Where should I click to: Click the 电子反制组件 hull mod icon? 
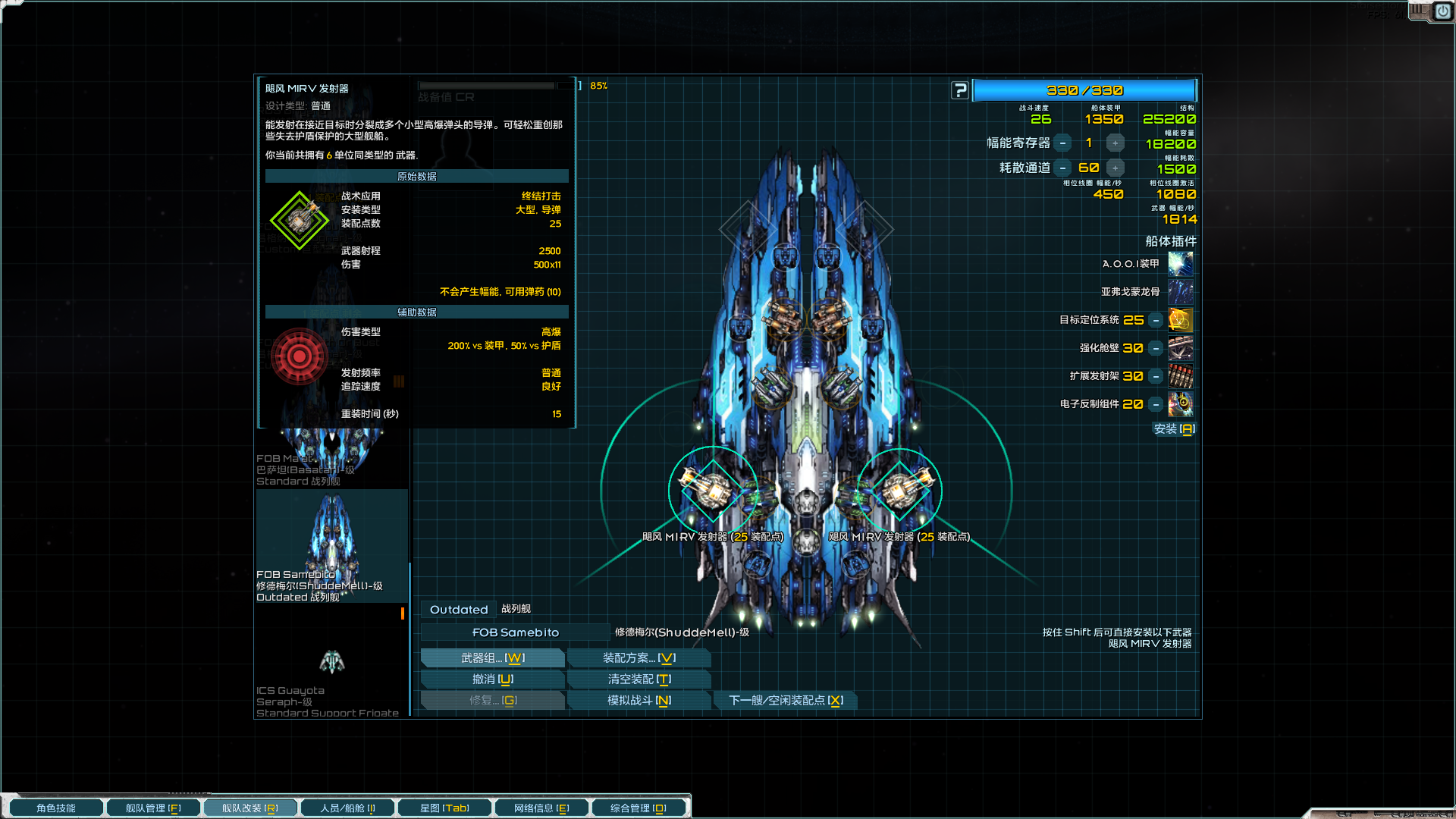pyautogui.click(x=1181, y=404)
